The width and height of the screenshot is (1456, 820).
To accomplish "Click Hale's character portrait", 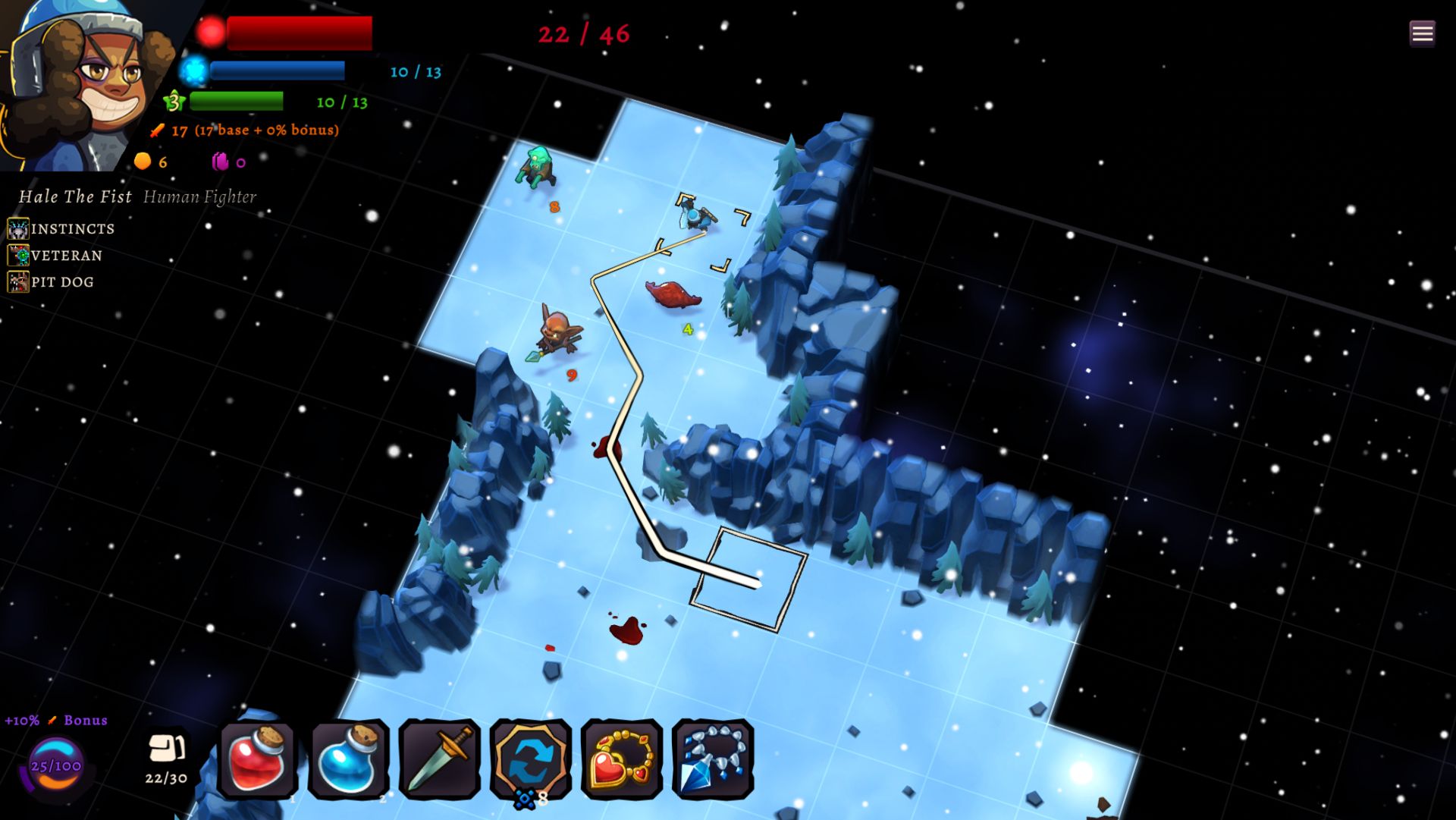I will 91,83.
